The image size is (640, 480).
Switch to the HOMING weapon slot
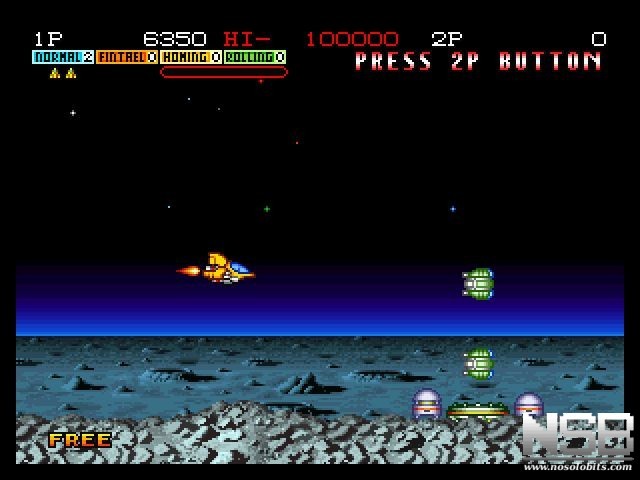191,58
